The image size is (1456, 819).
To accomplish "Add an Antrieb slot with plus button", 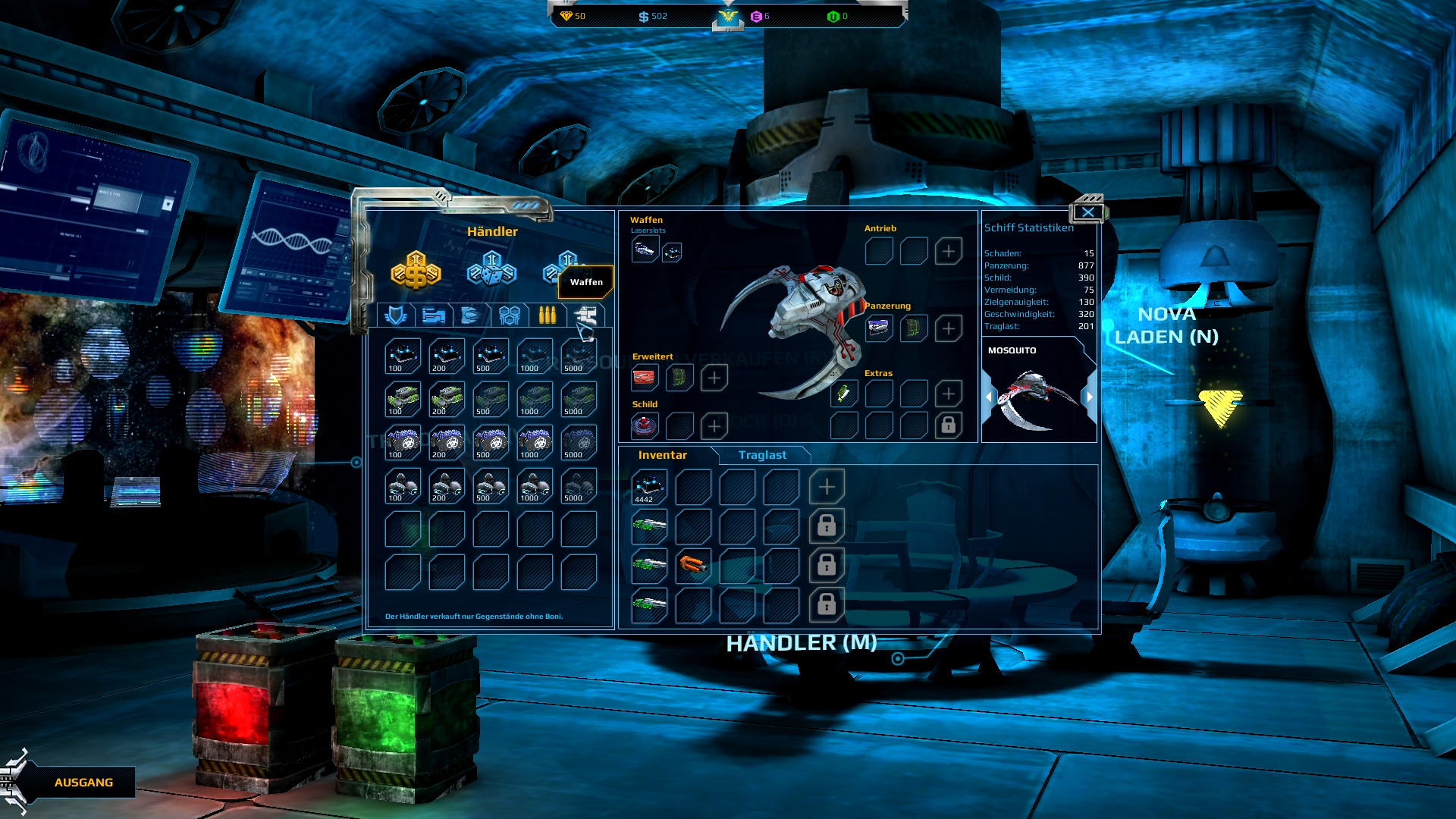I will pyautogui.click(x=949, y=251).
